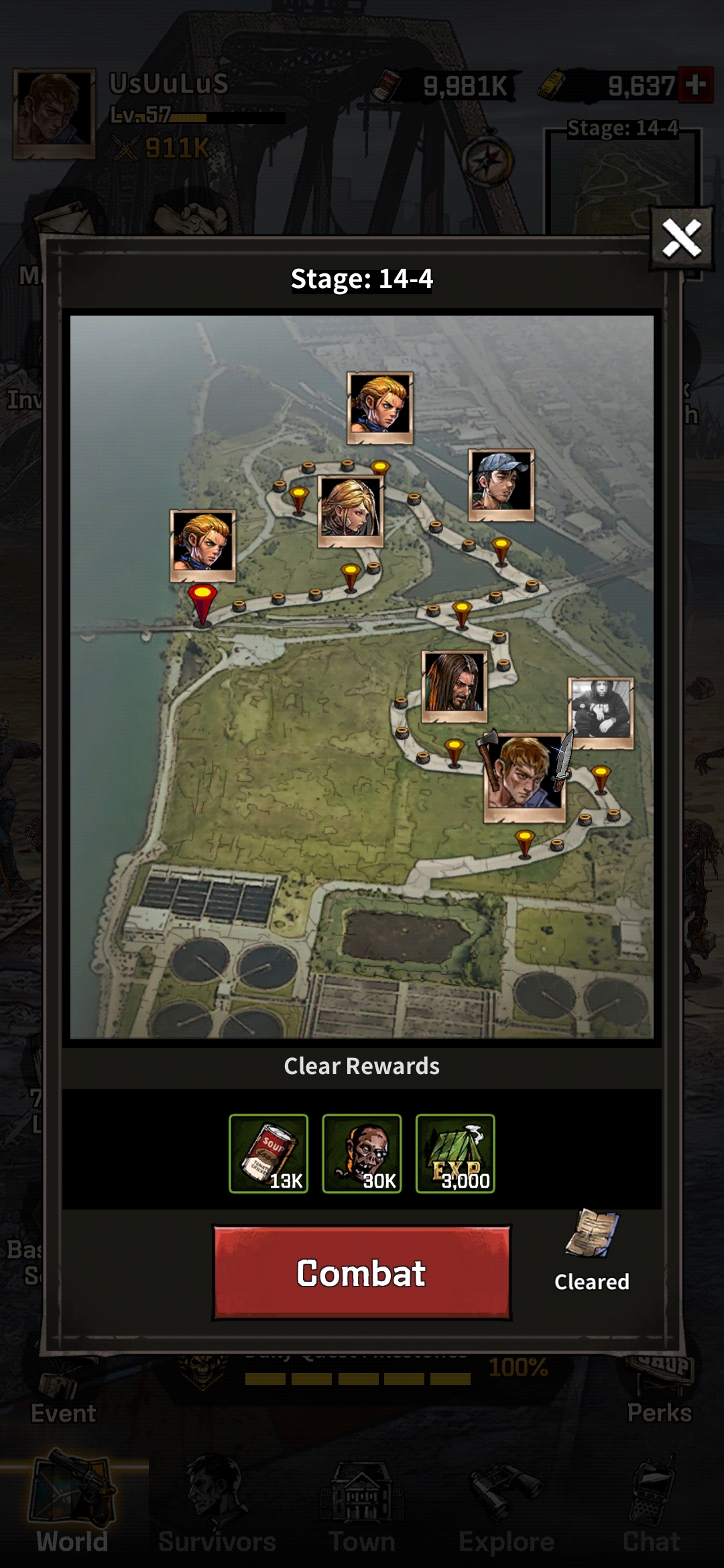Close the Stage 14-4 popup
Screen dimensions: 724x1568
681,239
